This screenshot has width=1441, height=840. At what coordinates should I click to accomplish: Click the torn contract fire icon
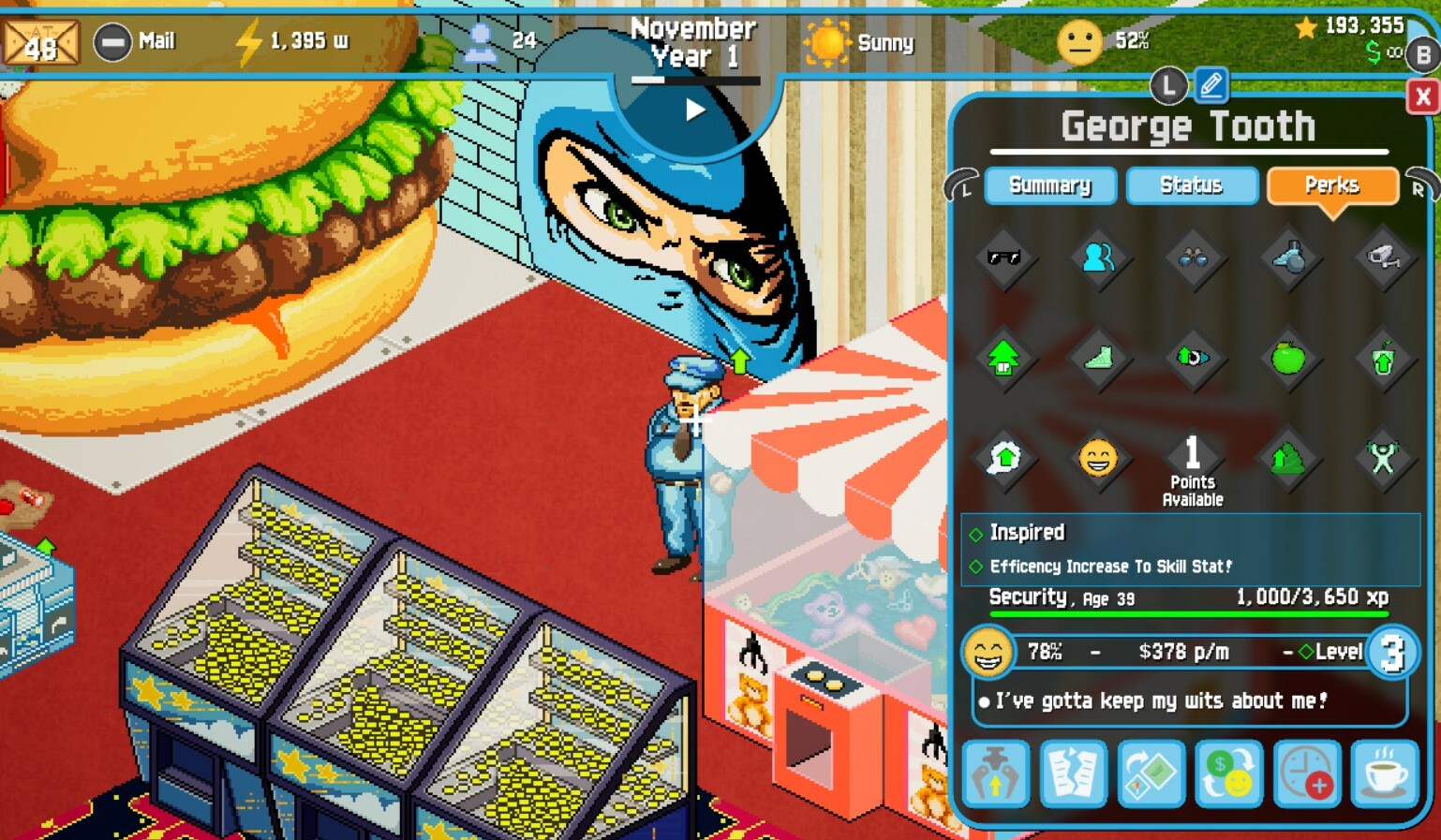(1073, 774)
